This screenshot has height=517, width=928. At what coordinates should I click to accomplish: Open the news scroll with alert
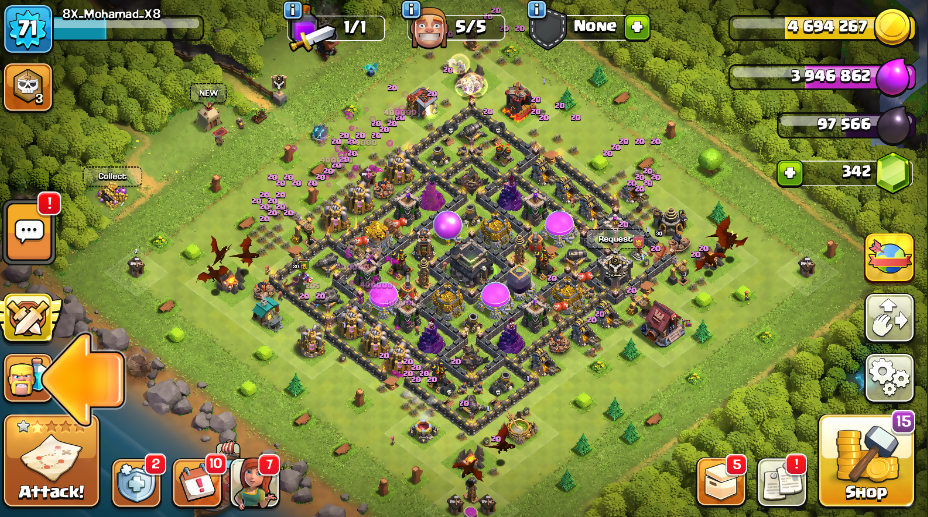781,482
